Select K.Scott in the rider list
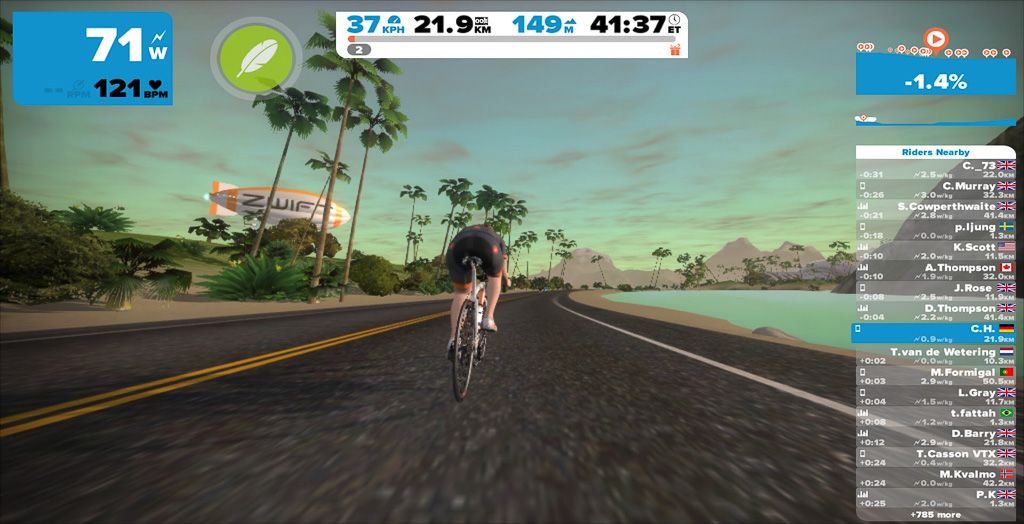 (x=935, y=252)
